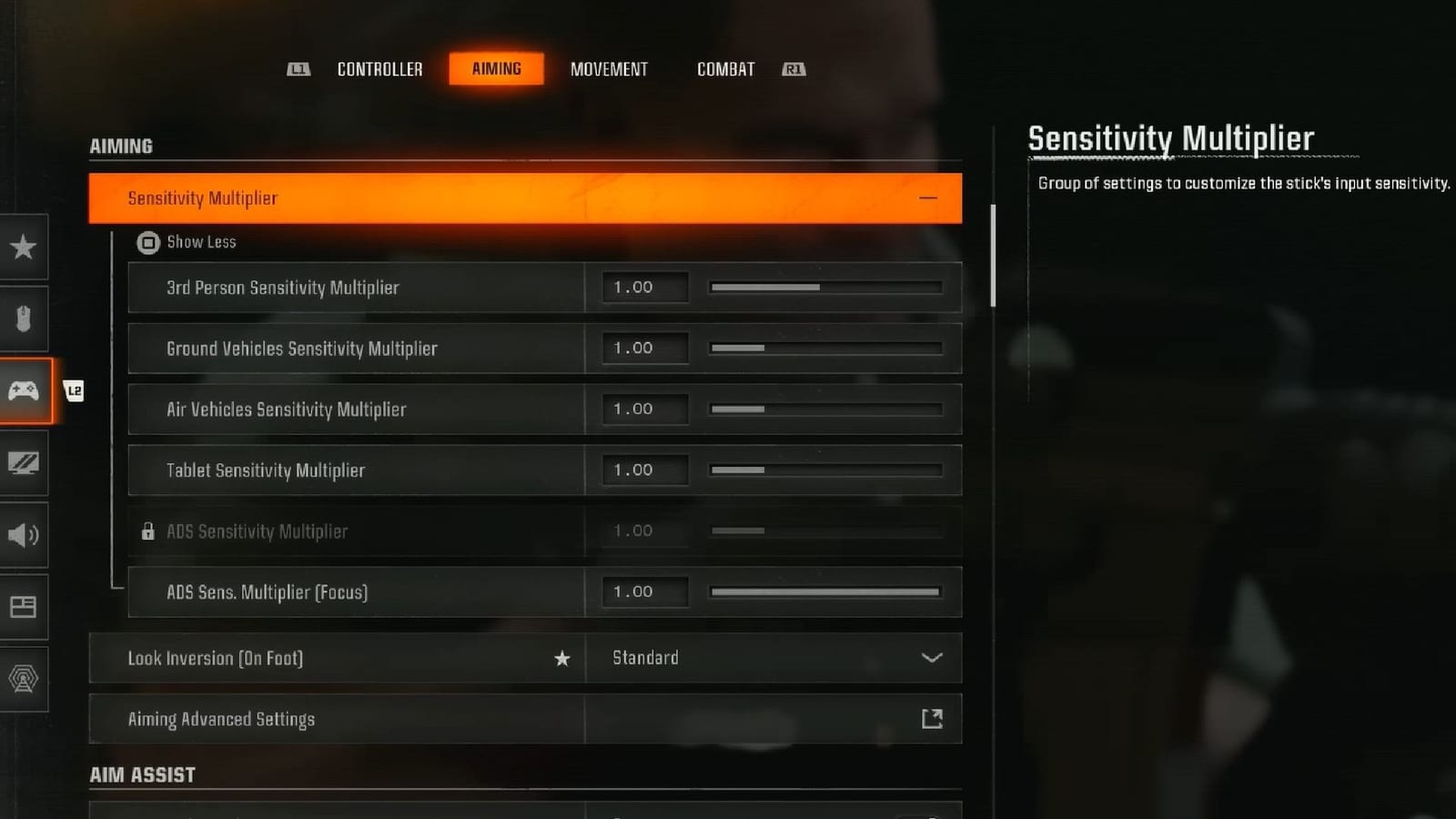The height and width of the screenshot is (819, 1456).
Task: Click the 1.00 value field for Air Vehicles
Action: pos(643,409)
